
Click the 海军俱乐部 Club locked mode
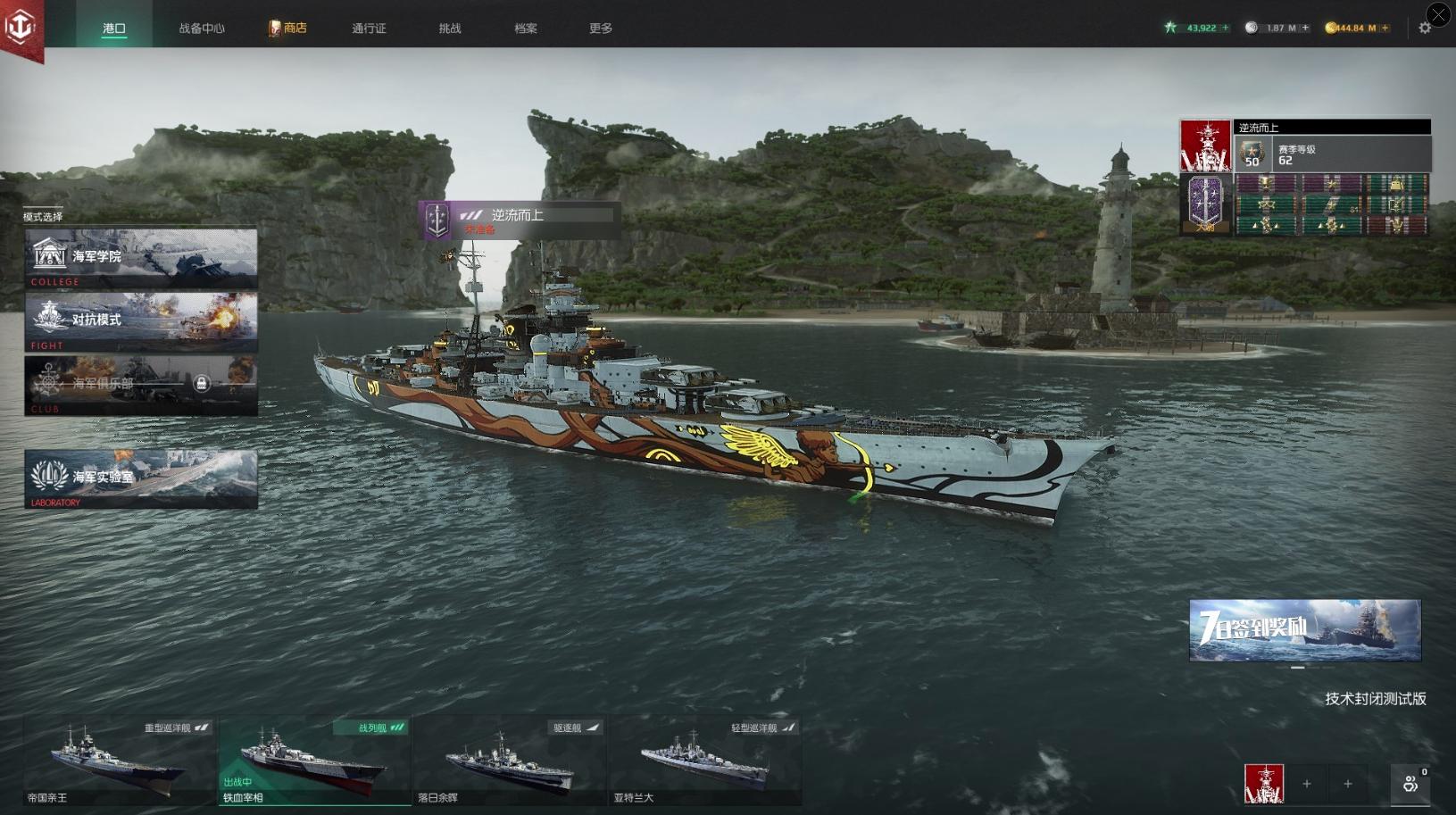pyautogui.click(x=141, y=384)
